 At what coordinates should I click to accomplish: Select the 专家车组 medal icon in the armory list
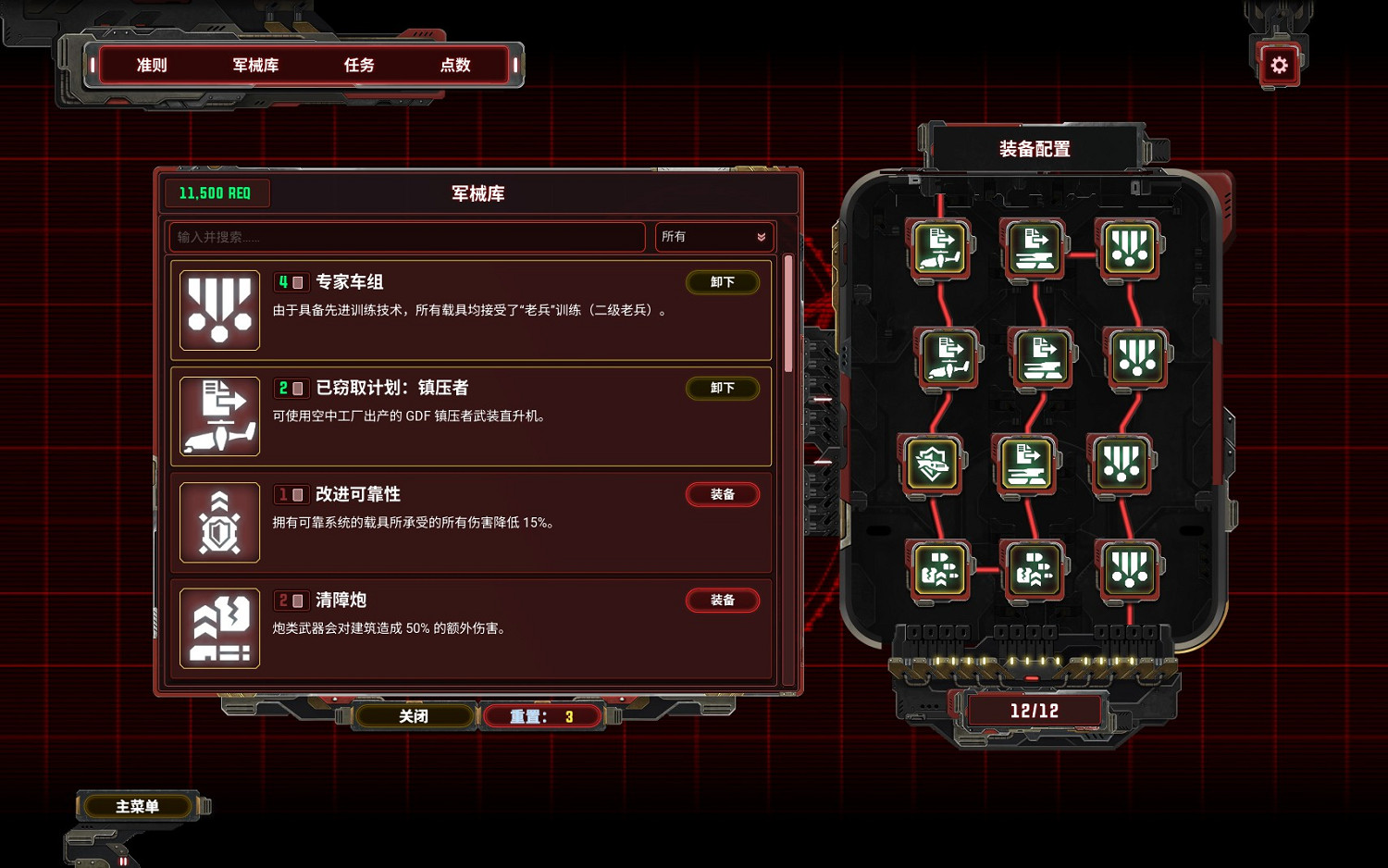[219, 310]
